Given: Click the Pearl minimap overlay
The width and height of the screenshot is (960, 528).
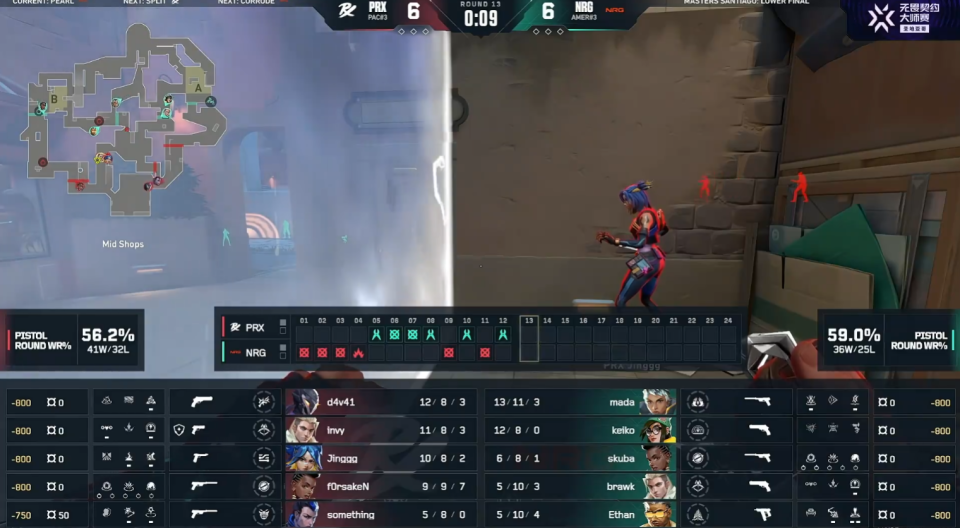Looking at the screenshot, I should coord(118,118).
